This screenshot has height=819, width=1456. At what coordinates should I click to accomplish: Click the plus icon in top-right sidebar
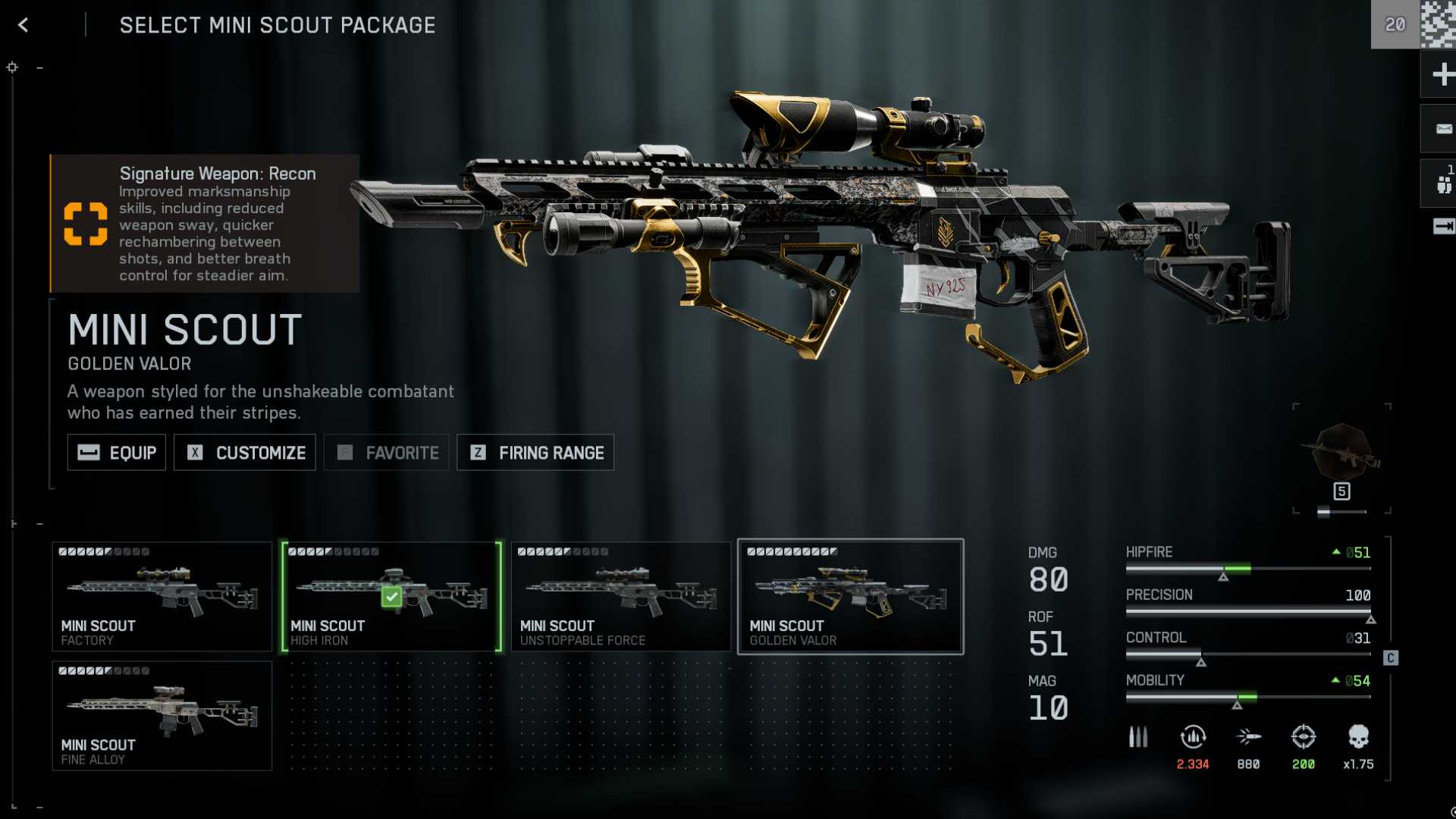click(1442, 74)
